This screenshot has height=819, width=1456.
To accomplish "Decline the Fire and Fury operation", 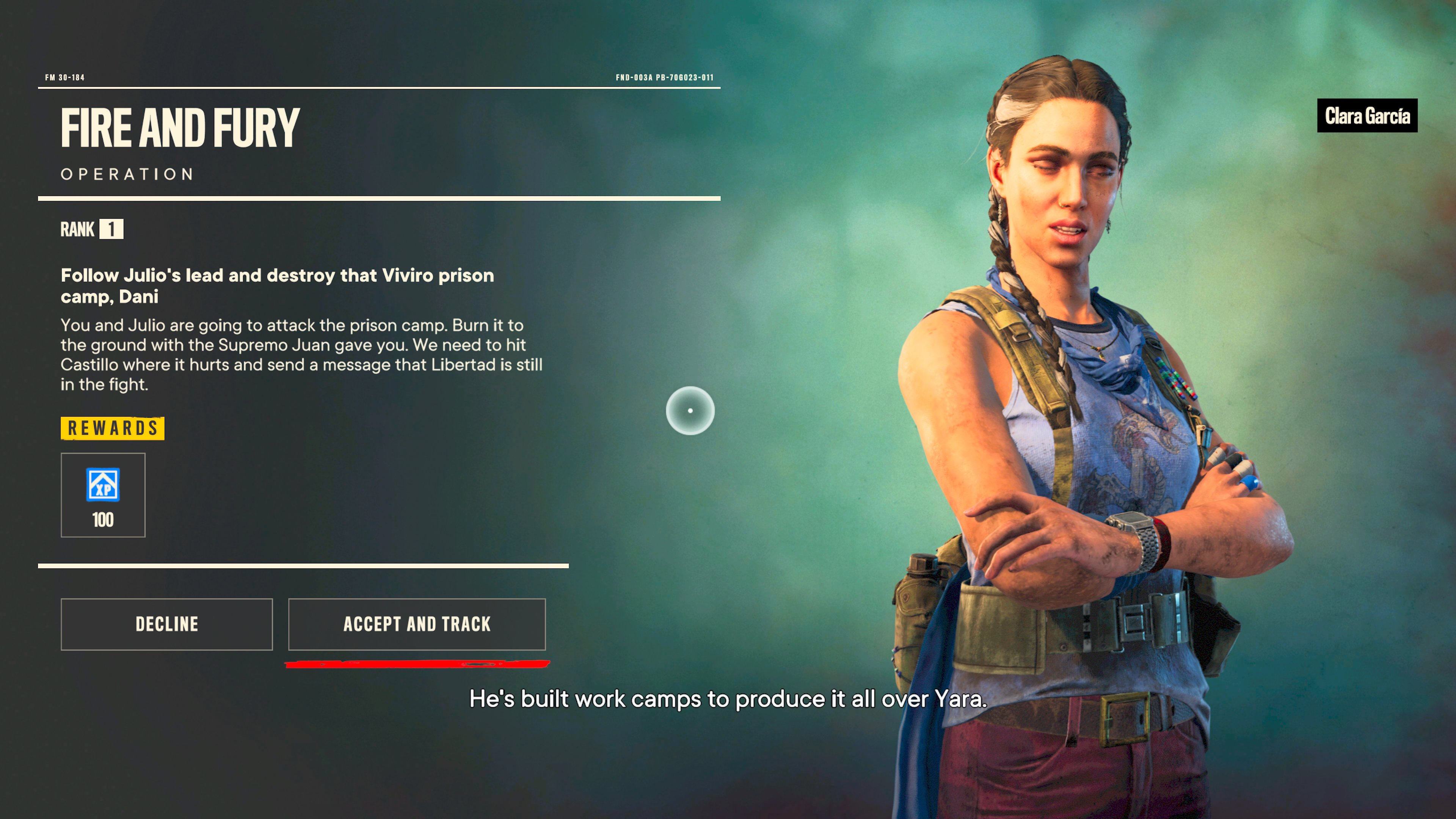I will pyautogui.click(x=167, y=624).
